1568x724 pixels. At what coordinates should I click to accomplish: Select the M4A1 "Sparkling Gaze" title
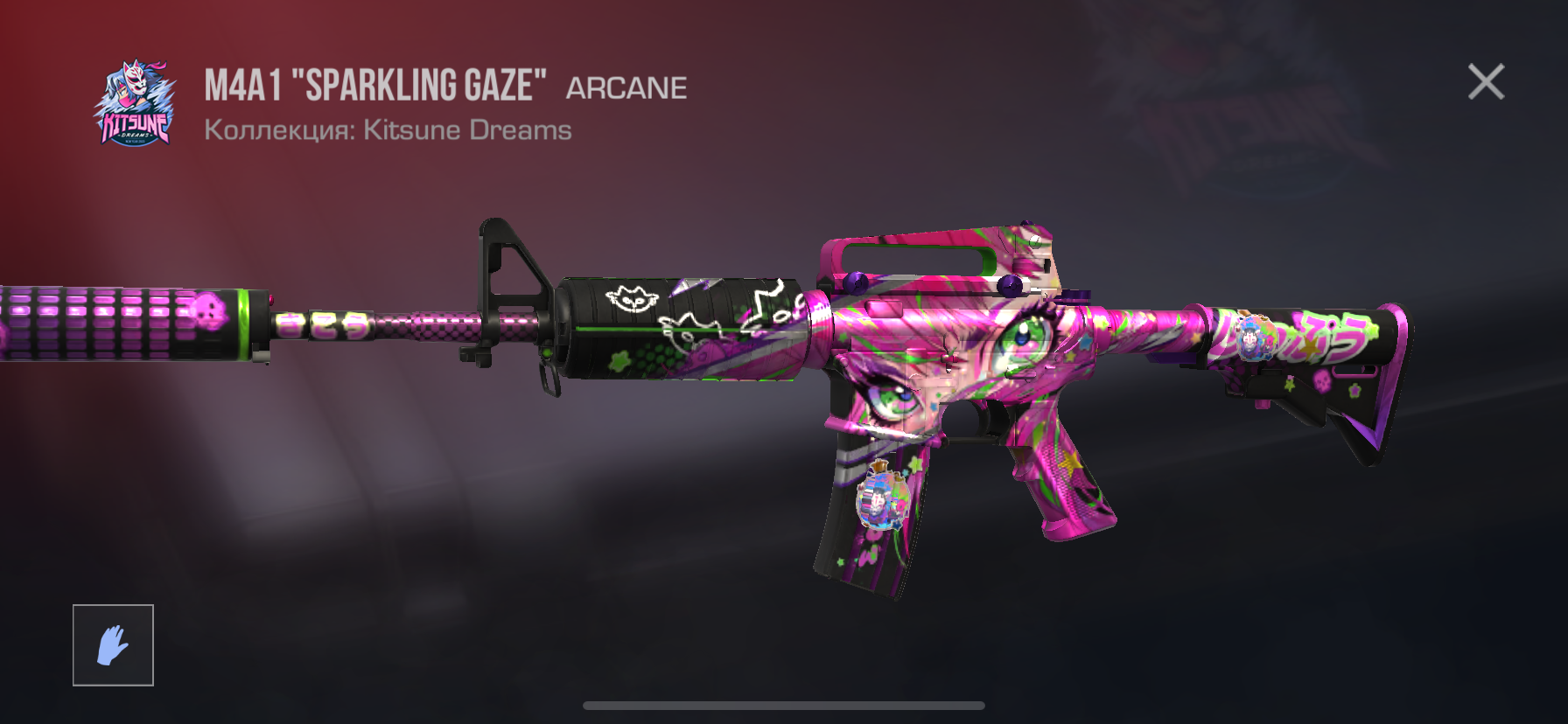(x=376, y=83)
